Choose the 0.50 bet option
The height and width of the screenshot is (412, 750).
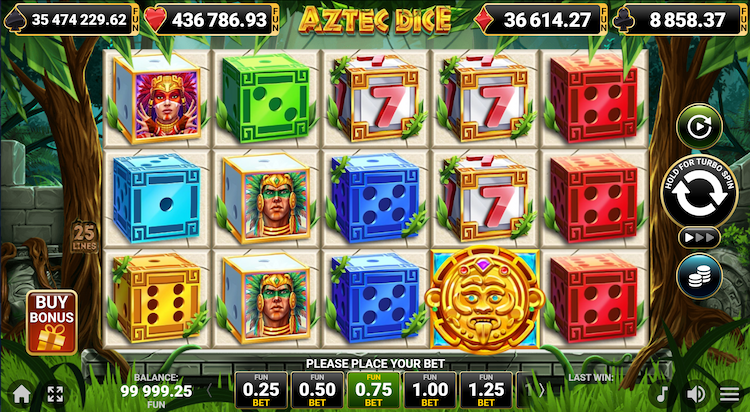(x=317, y=390)
